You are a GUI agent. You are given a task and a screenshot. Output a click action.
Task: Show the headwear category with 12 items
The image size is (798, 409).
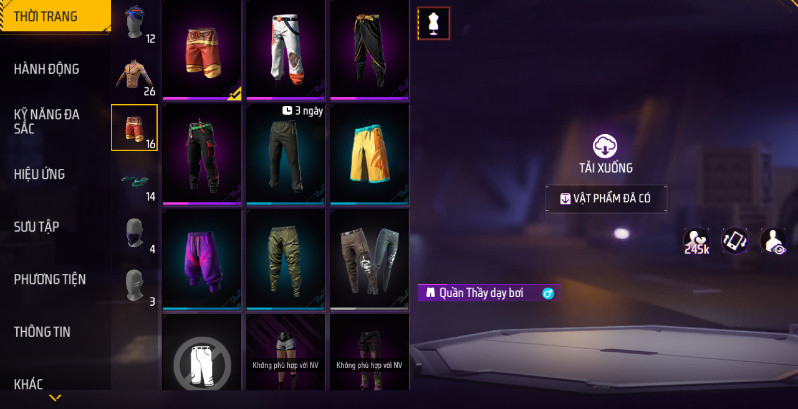(x=134, y=24)
